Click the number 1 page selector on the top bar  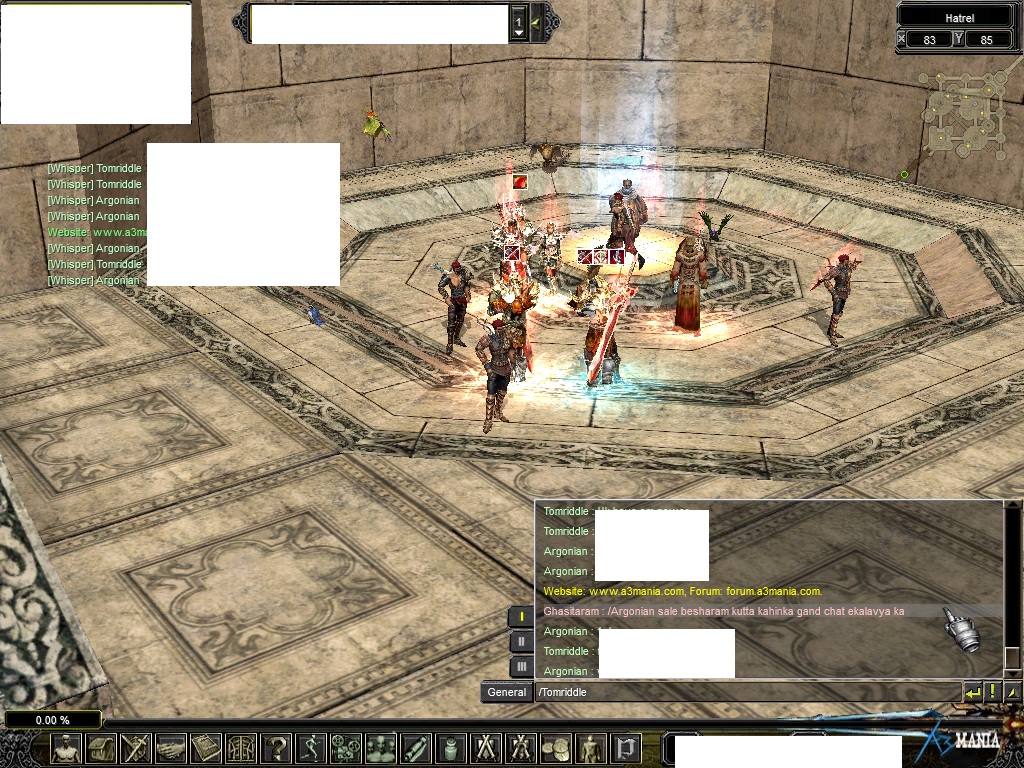point(518,22)
